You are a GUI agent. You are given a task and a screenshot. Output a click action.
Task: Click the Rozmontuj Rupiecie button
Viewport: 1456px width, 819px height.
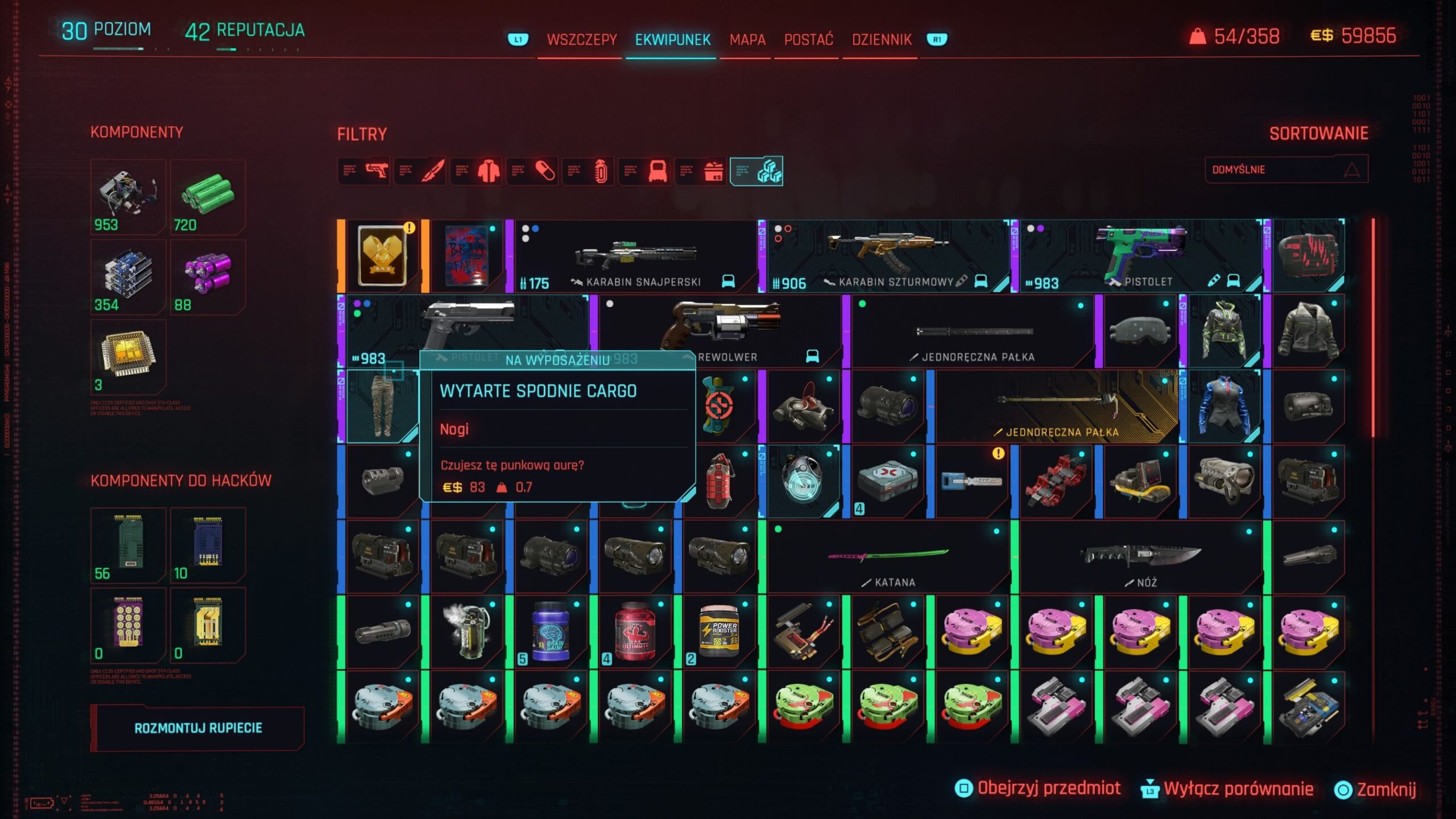(x=198, y=728)
